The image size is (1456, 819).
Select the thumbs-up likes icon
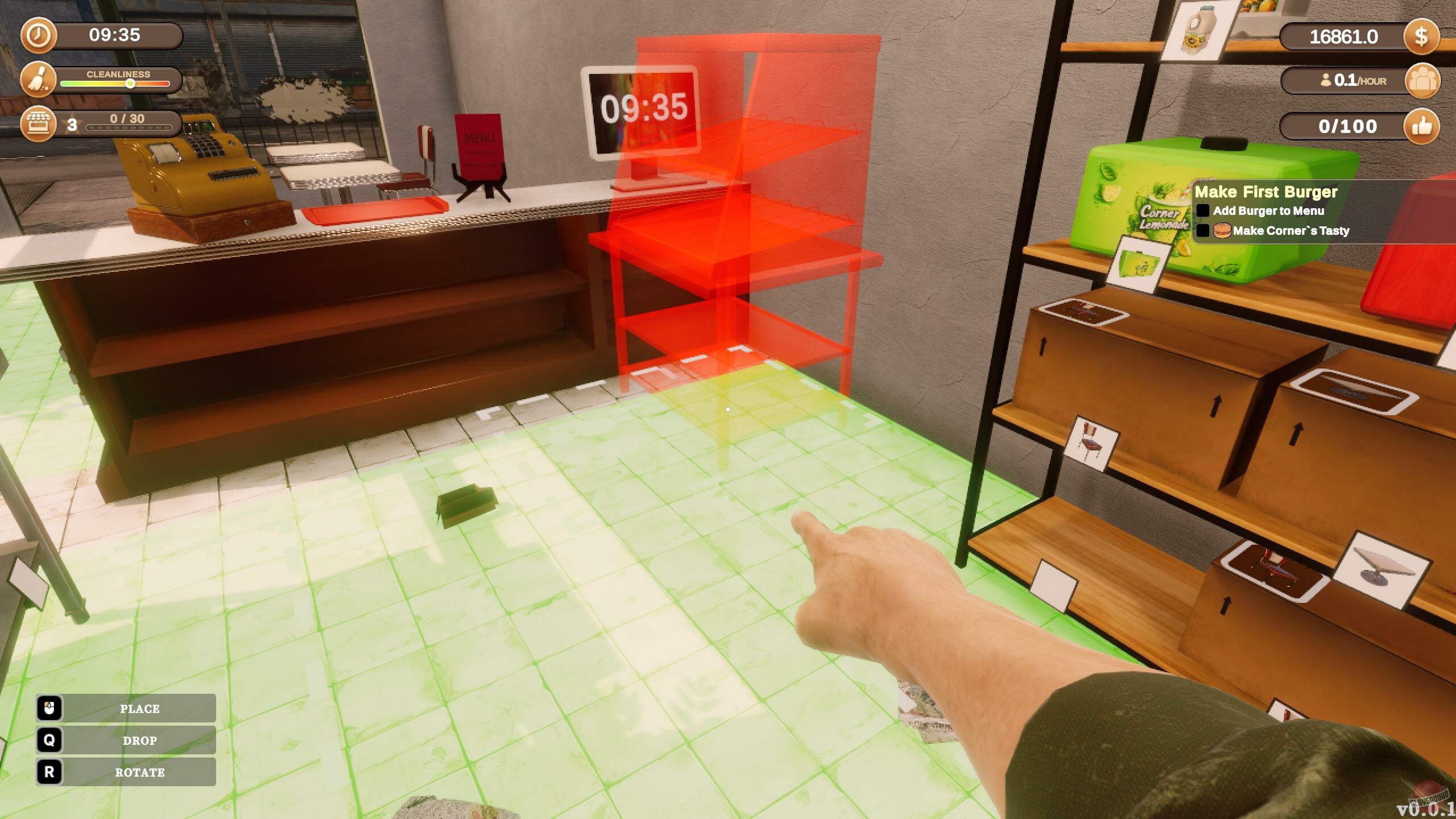click(1423, 126)
